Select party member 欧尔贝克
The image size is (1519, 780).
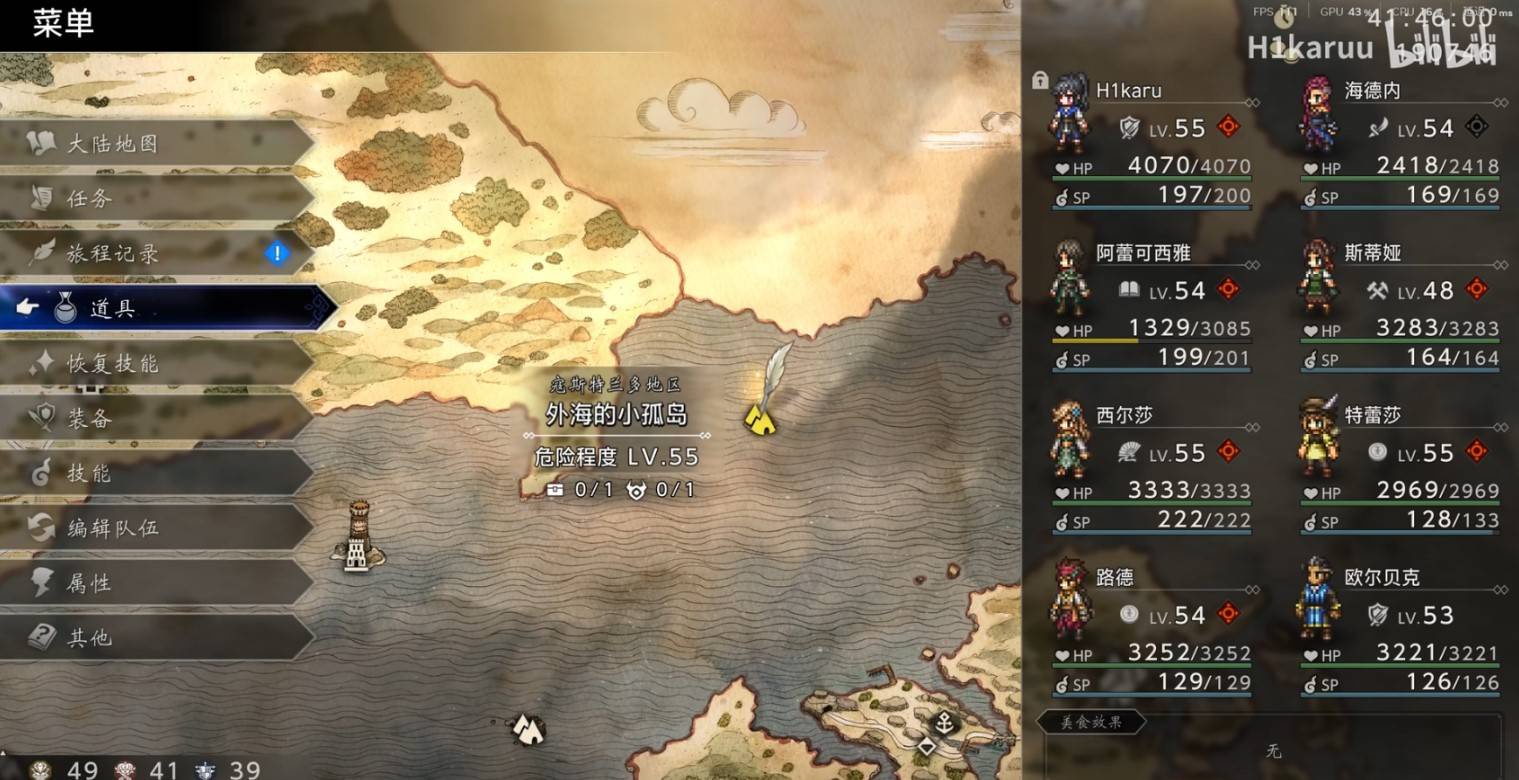pos(1400,627)
